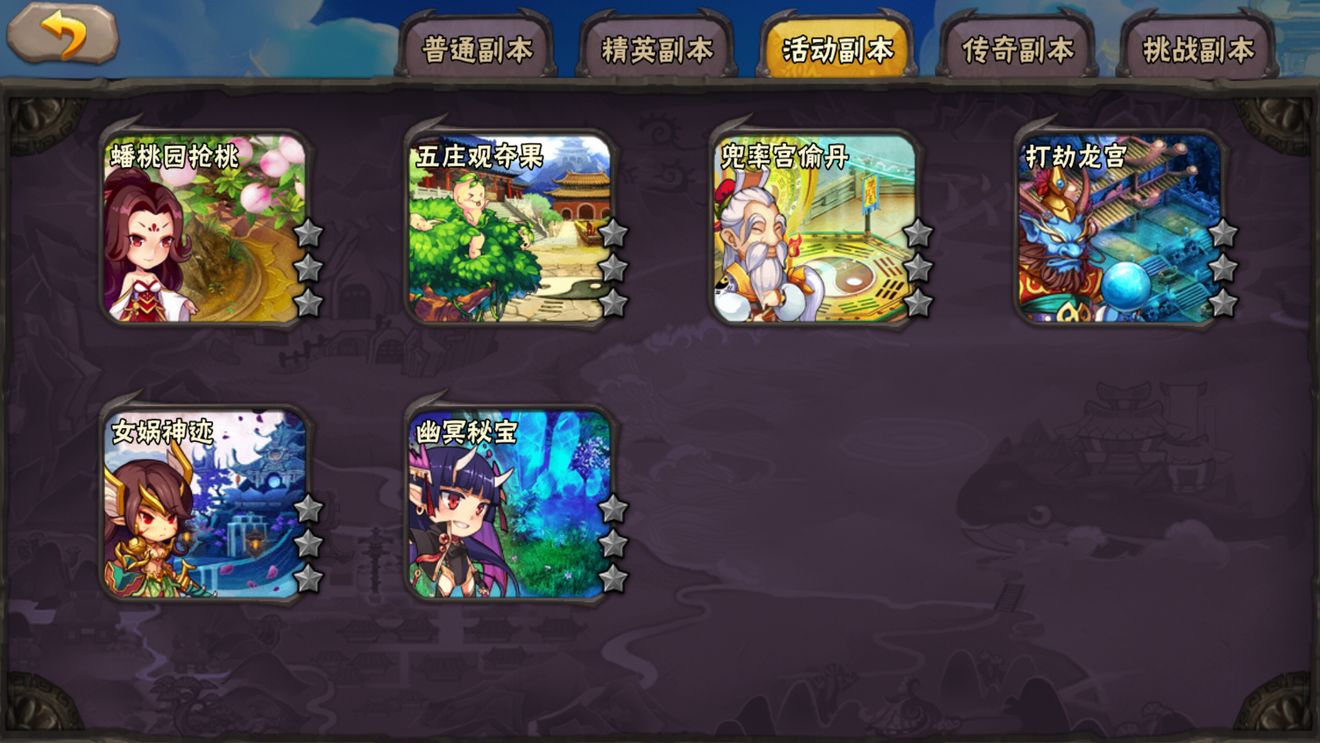Open the 女娲神迹 stage
1320x743 pixels.
[200, 500]
